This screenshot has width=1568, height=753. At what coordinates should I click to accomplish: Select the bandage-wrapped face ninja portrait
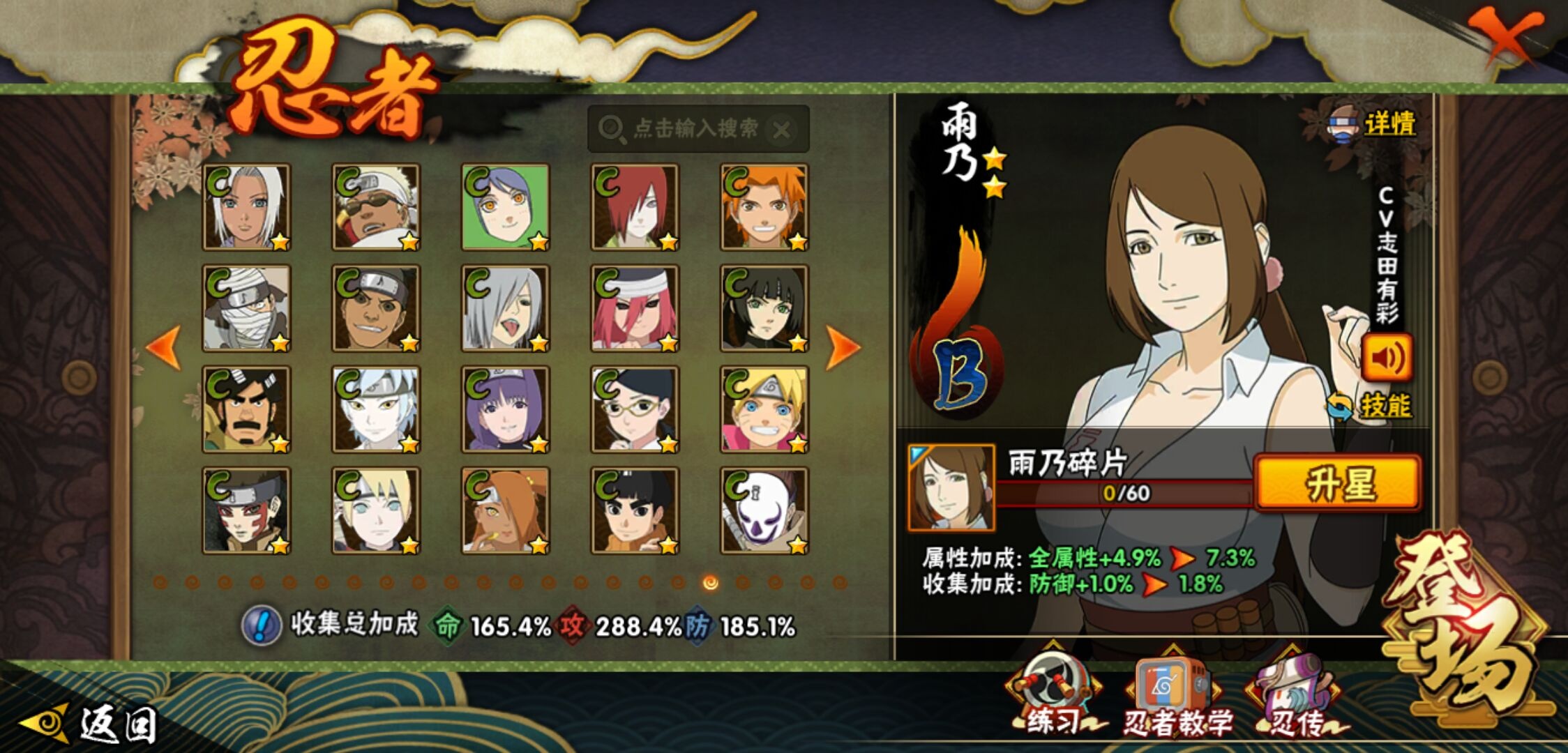pyautogui.click(x=246, y=309)
